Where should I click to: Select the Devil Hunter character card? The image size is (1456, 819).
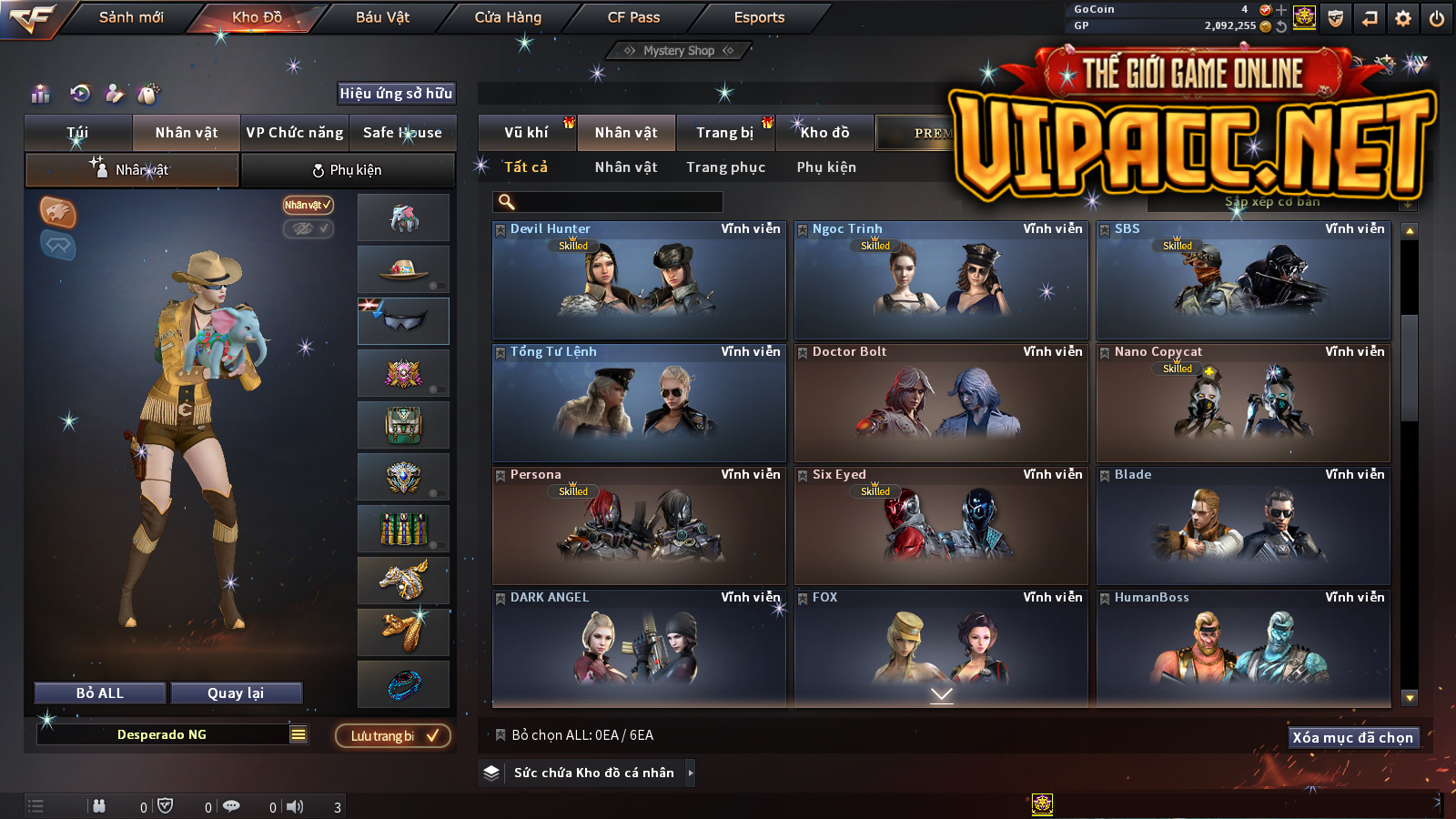639,280
